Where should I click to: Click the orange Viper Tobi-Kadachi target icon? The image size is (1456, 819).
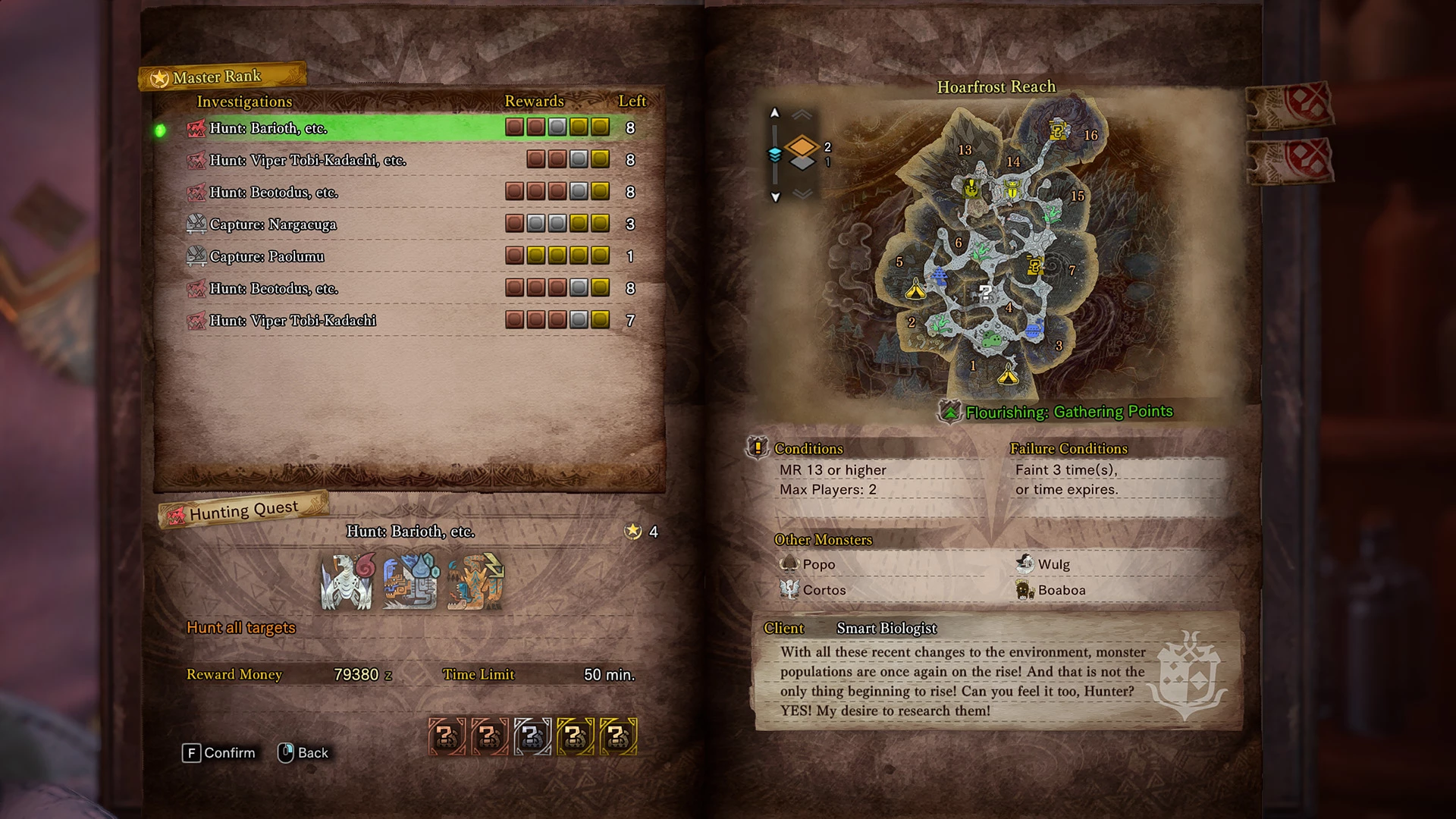(x=475, y=582)
